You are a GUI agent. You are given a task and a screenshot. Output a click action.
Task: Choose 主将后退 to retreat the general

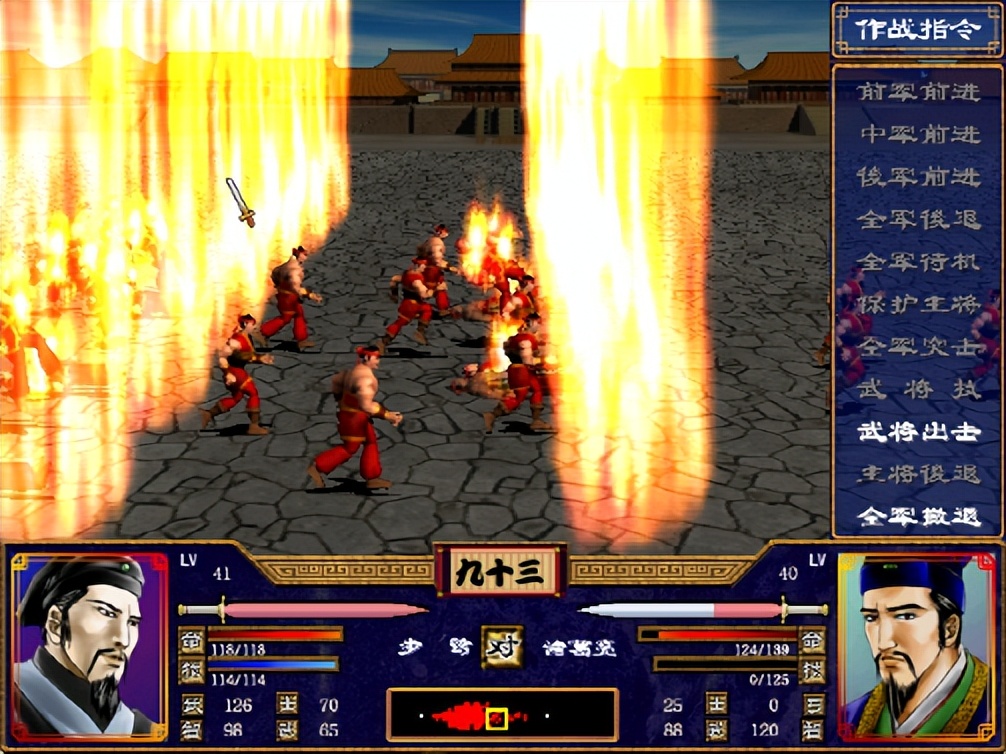click(x=918, y=474)
